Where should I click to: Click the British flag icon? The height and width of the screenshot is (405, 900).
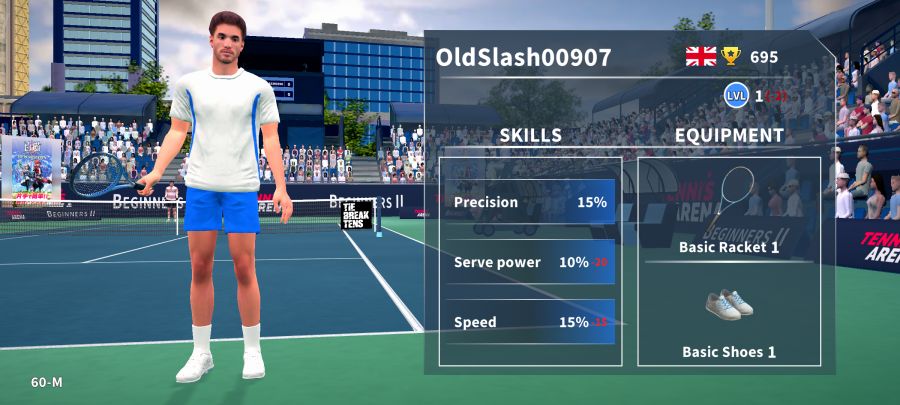point(701,56)
